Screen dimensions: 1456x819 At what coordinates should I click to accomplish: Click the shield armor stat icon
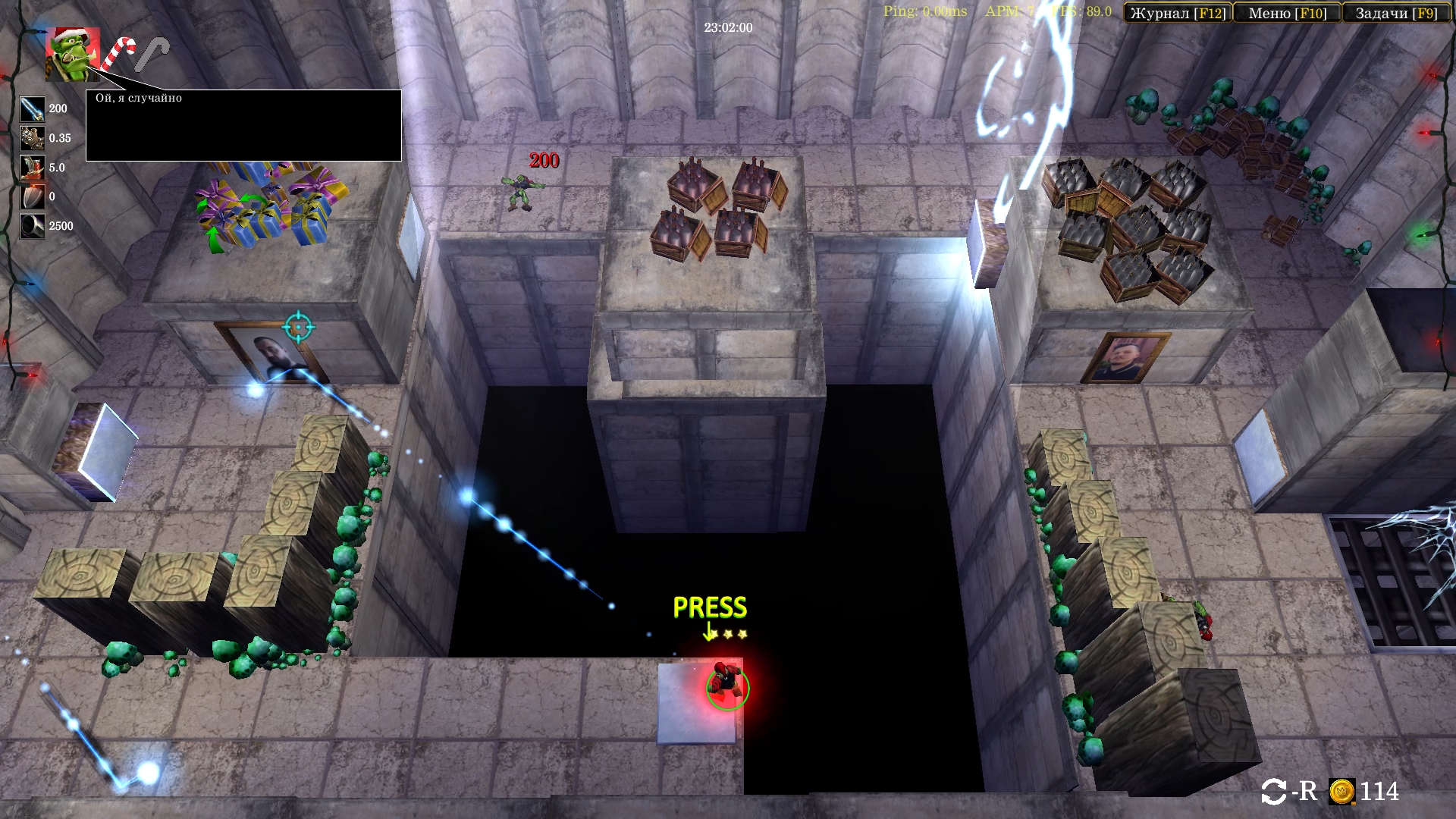33,197
